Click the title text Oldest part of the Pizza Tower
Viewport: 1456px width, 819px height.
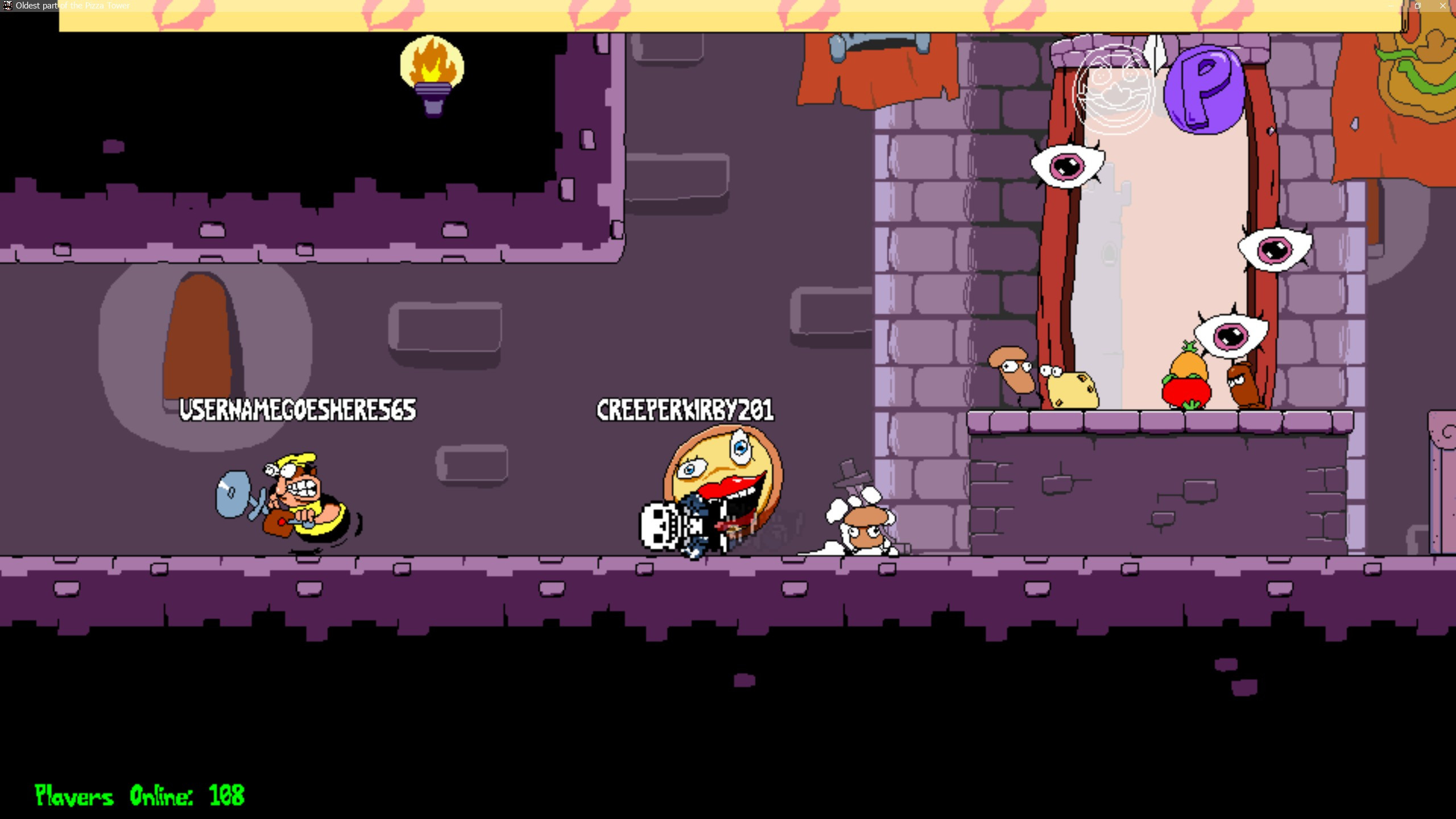(72, 6)
